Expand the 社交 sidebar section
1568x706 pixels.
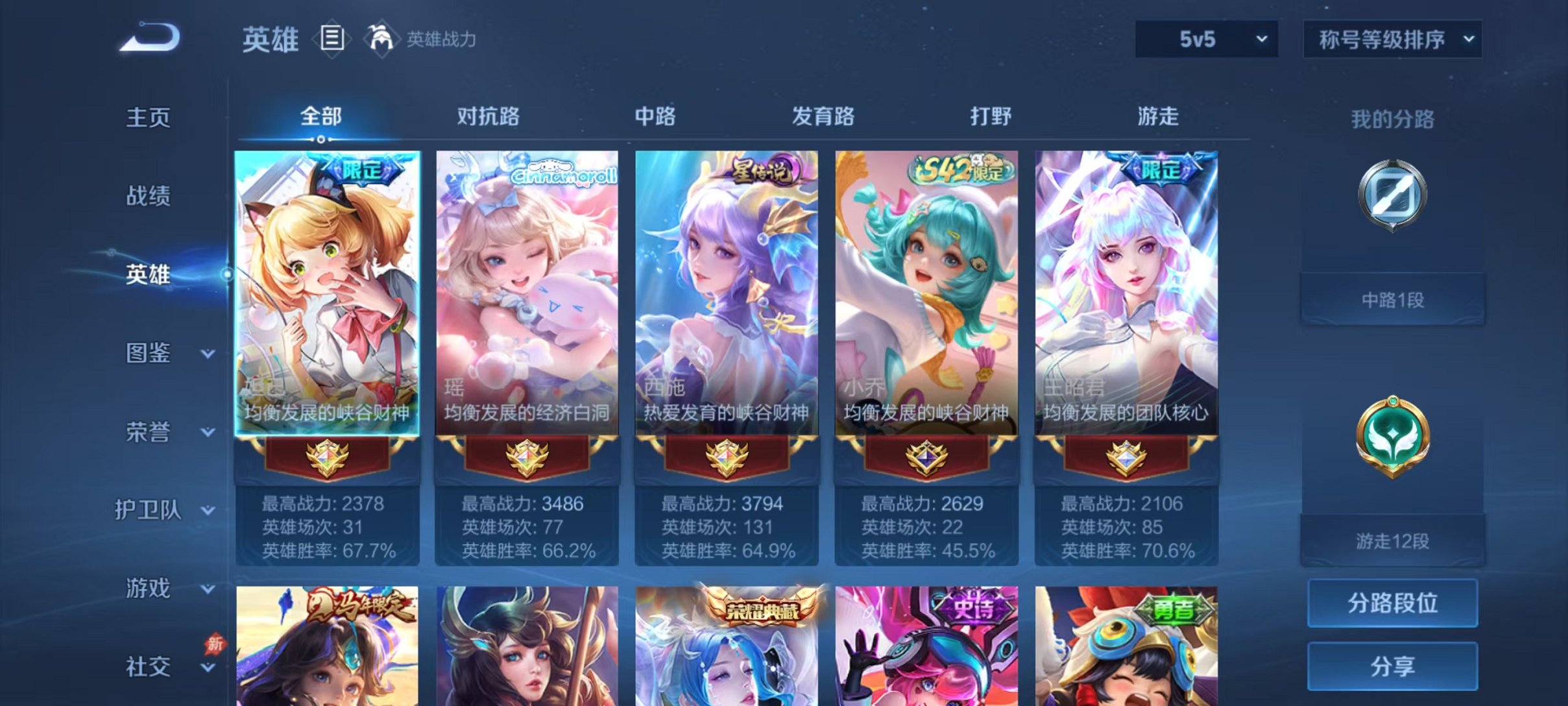tap(156, 667)
